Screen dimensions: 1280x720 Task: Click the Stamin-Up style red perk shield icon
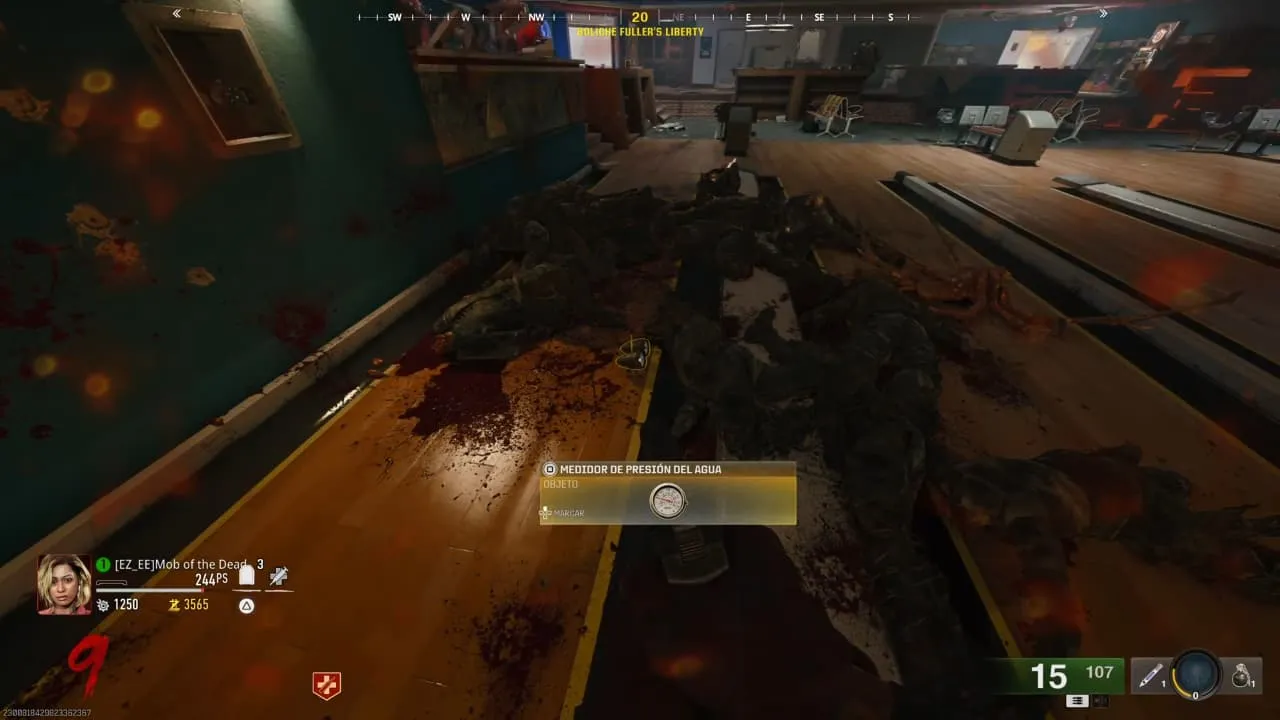(x=326, y=685)
